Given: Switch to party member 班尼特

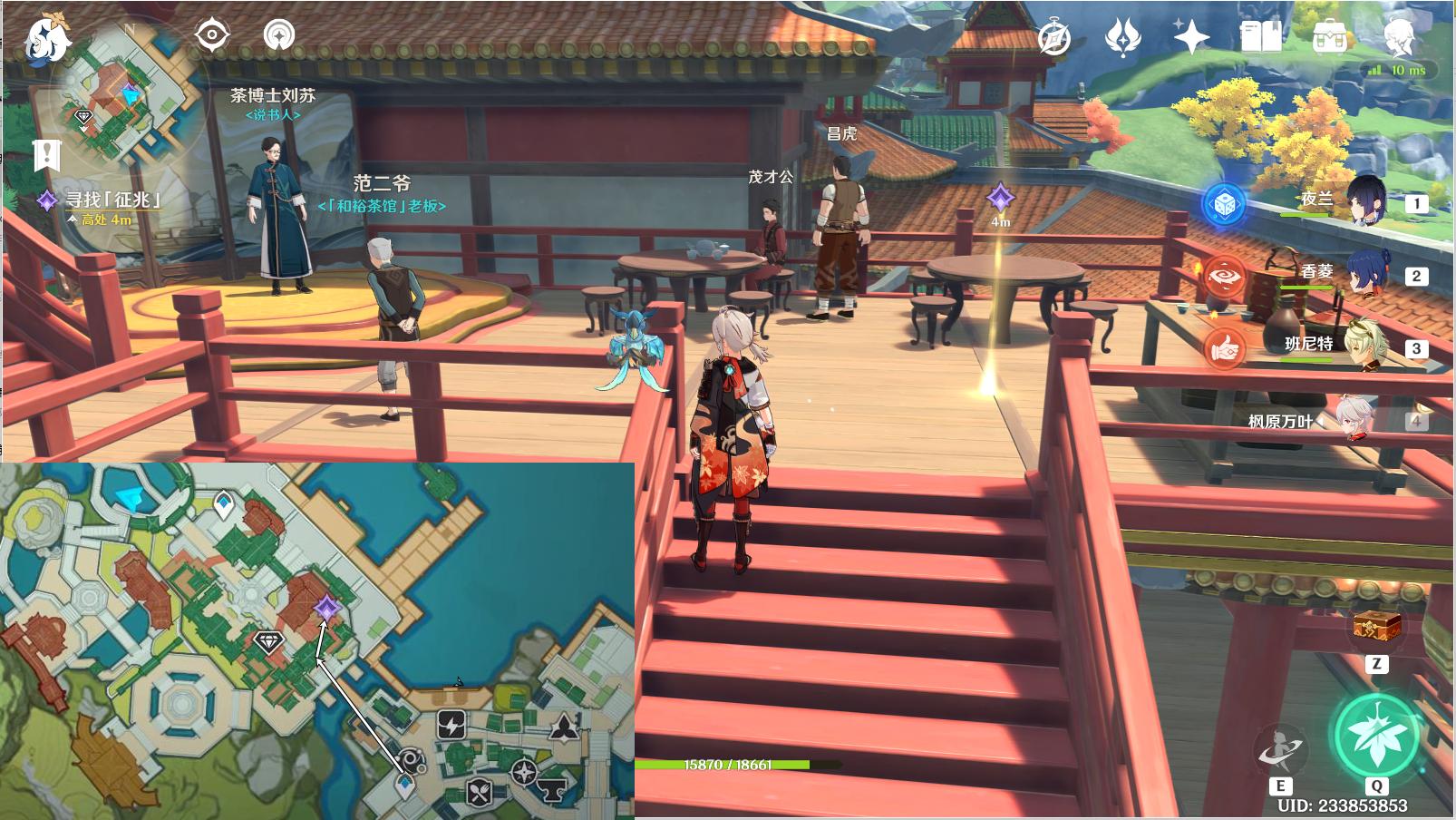Looking at the screenshot, I should (x=1363, y=347).
